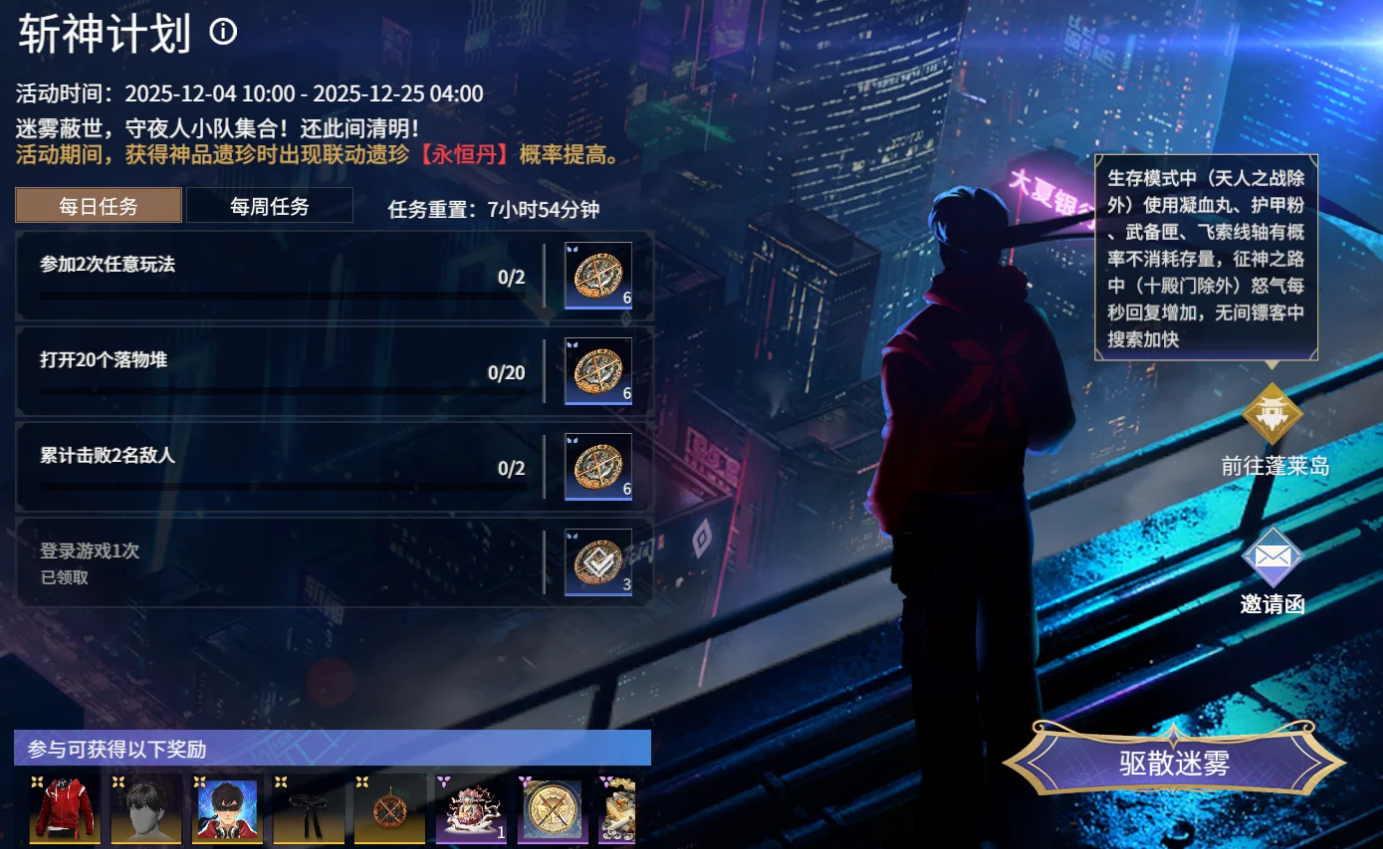
Task: Click the claimed badge icon for 登录游戏1次
Action: [600, 561]
